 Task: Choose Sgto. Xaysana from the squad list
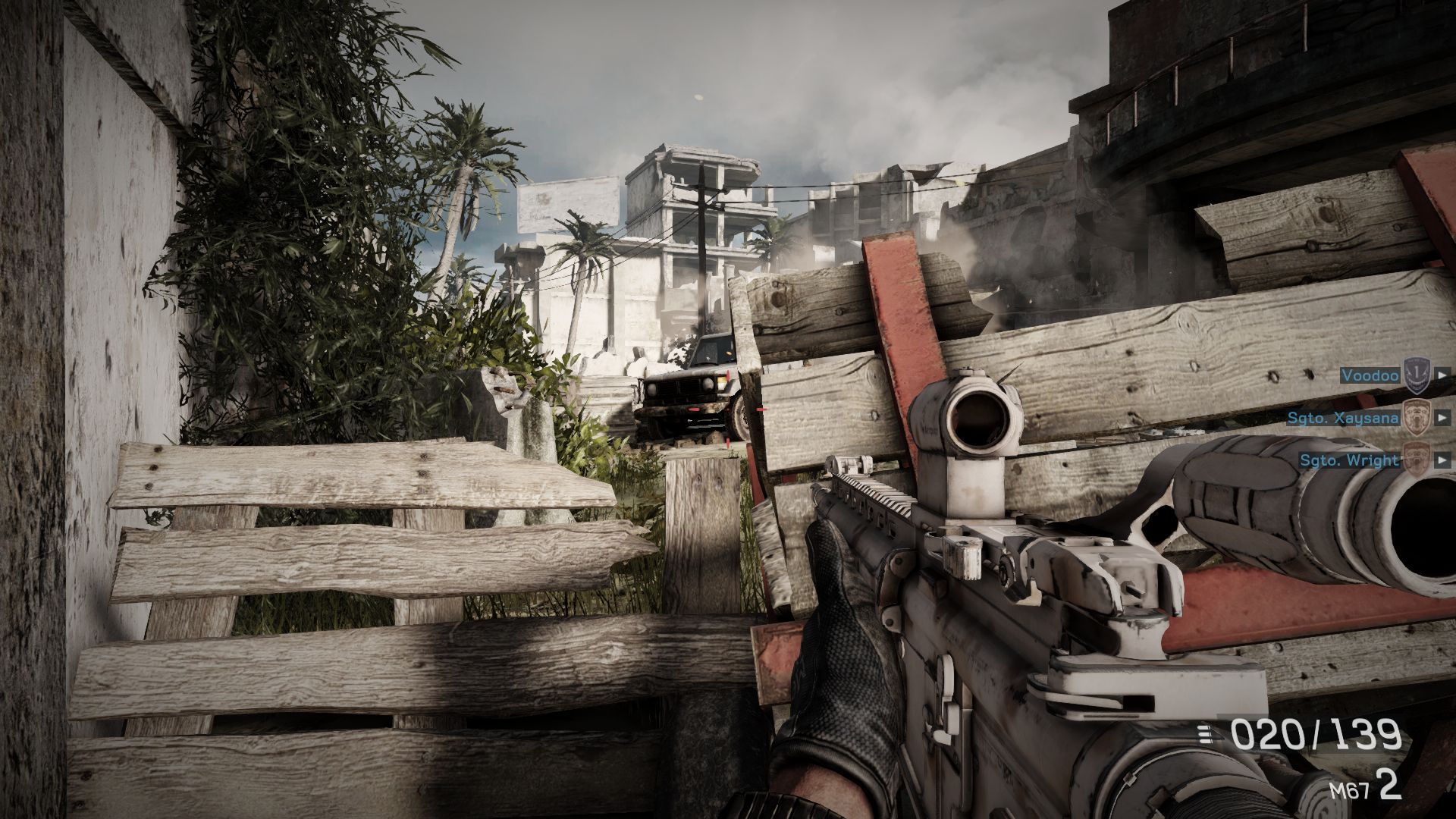pos(1342,417)
